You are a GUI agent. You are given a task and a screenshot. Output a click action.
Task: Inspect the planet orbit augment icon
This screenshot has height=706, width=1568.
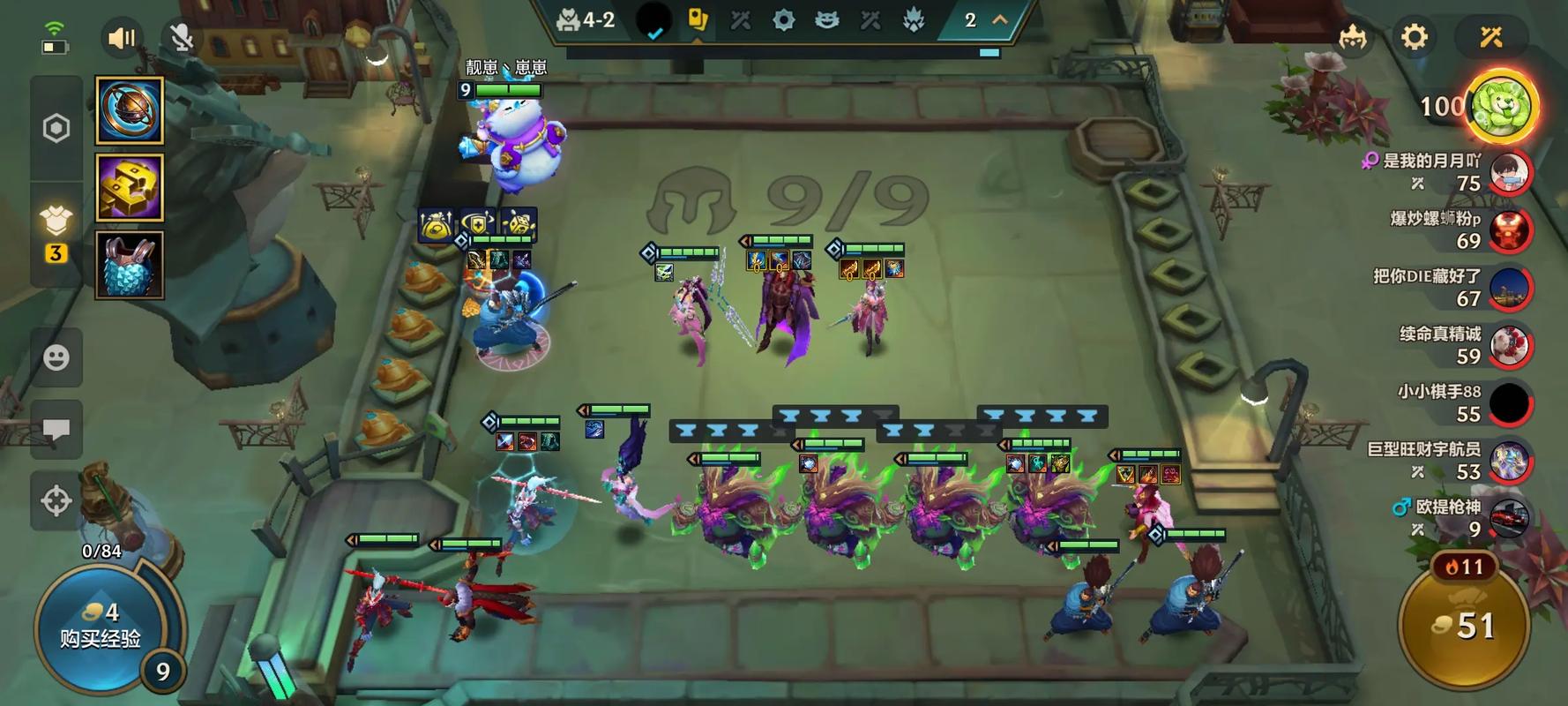[130, 110]
